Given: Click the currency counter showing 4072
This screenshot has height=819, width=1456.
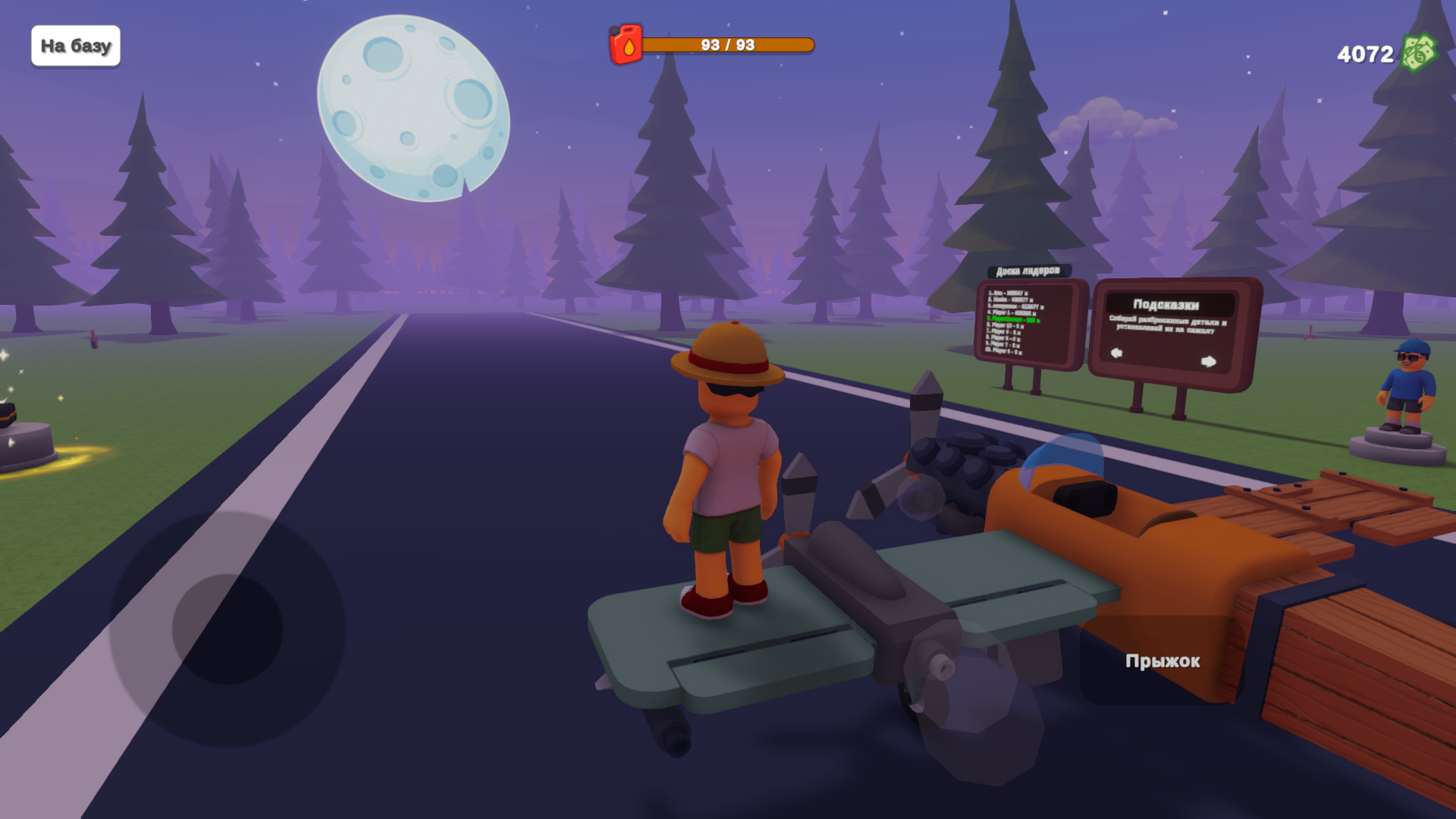Looking at the screenshot, I should [x=1363, y=53].
